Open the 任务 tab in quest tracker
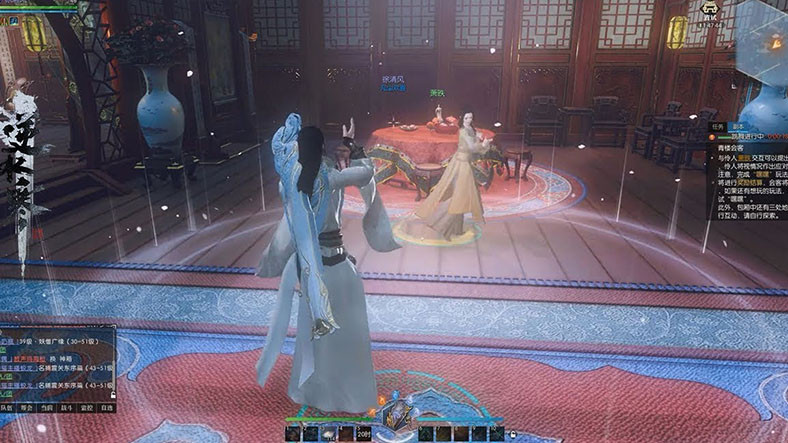This screenshot has width=788, height=443. [x=717, y=128]
